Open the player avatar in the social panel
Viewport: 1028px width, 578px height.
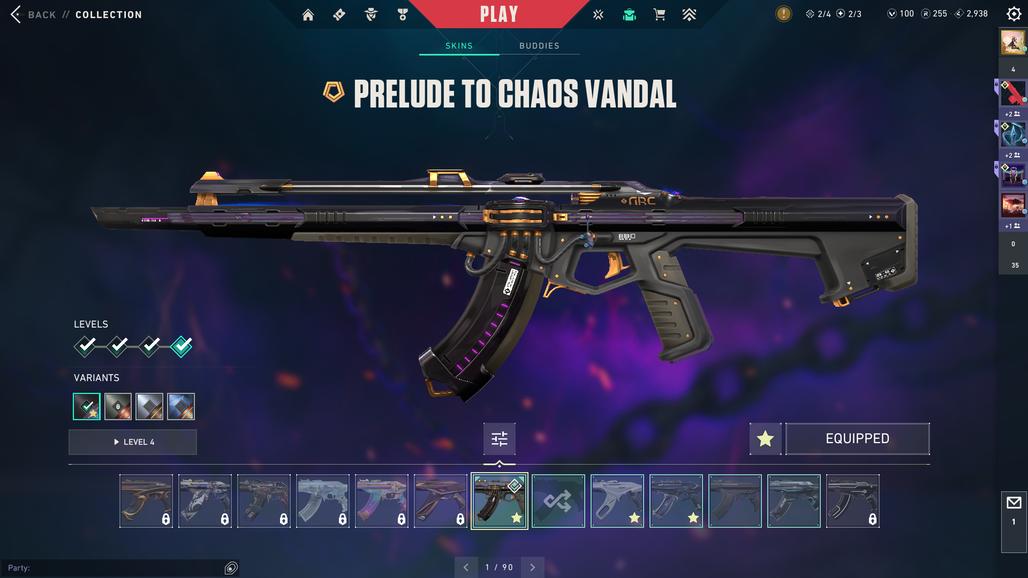coord(1012,43)
